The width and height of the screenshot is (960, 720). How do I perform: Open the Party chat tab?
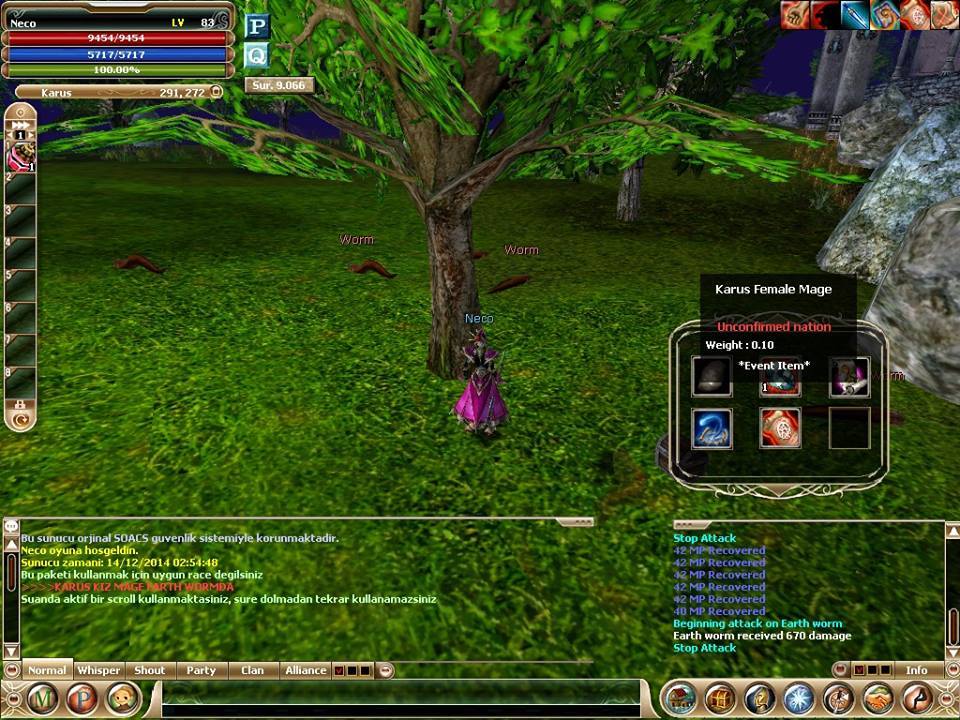coord(201,670)
